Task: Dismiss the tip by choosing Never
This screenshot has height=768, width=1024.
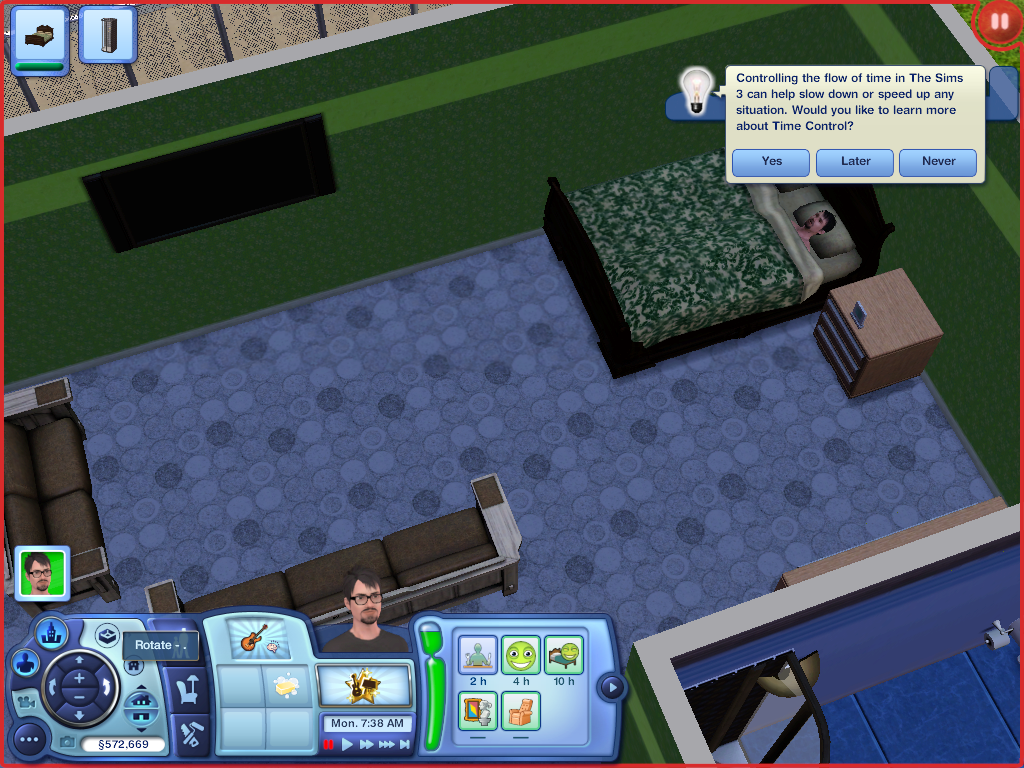Action: pyautogui.click(x=938, y=162)
